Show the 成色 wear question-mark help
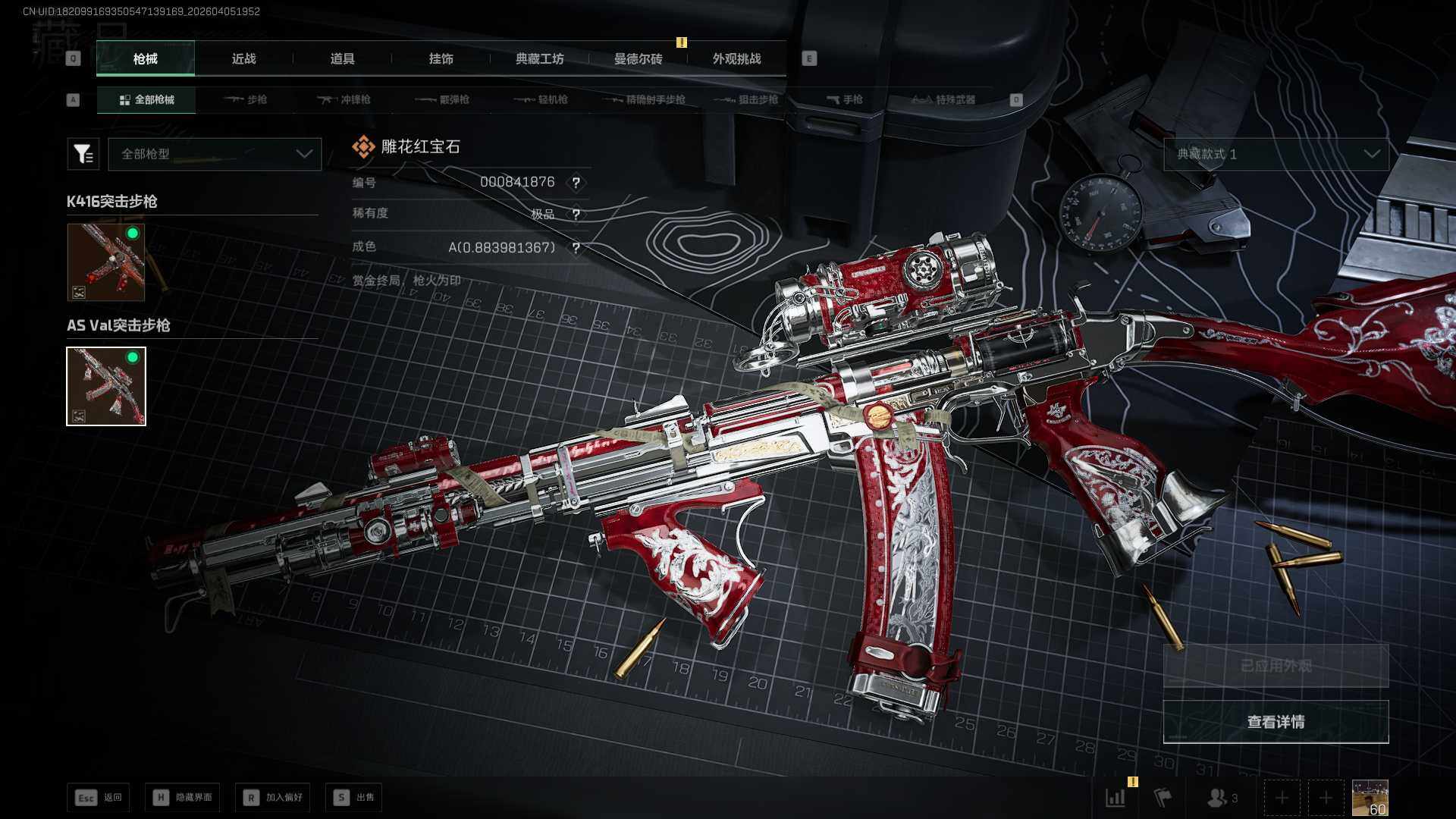The width and height of the screenshot is (1456, 819). tap(576, 248)
